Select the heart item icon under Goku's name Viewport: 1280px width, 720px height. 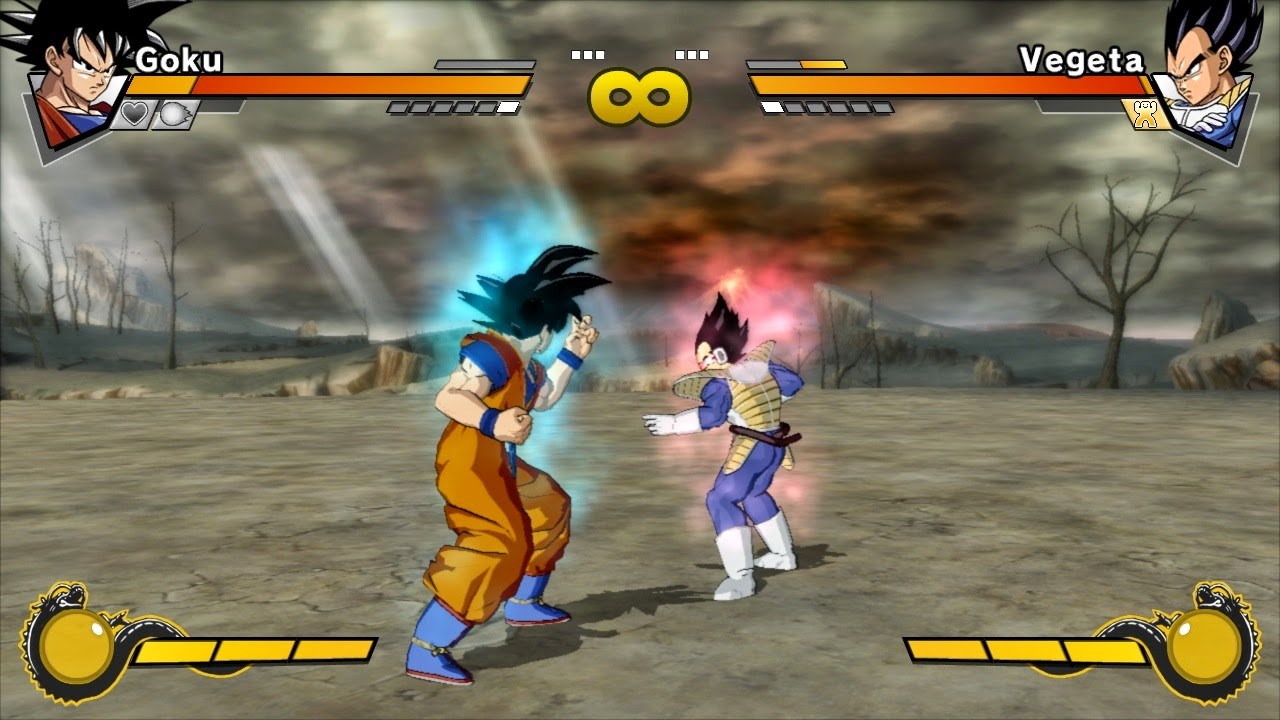click(133, 114)
